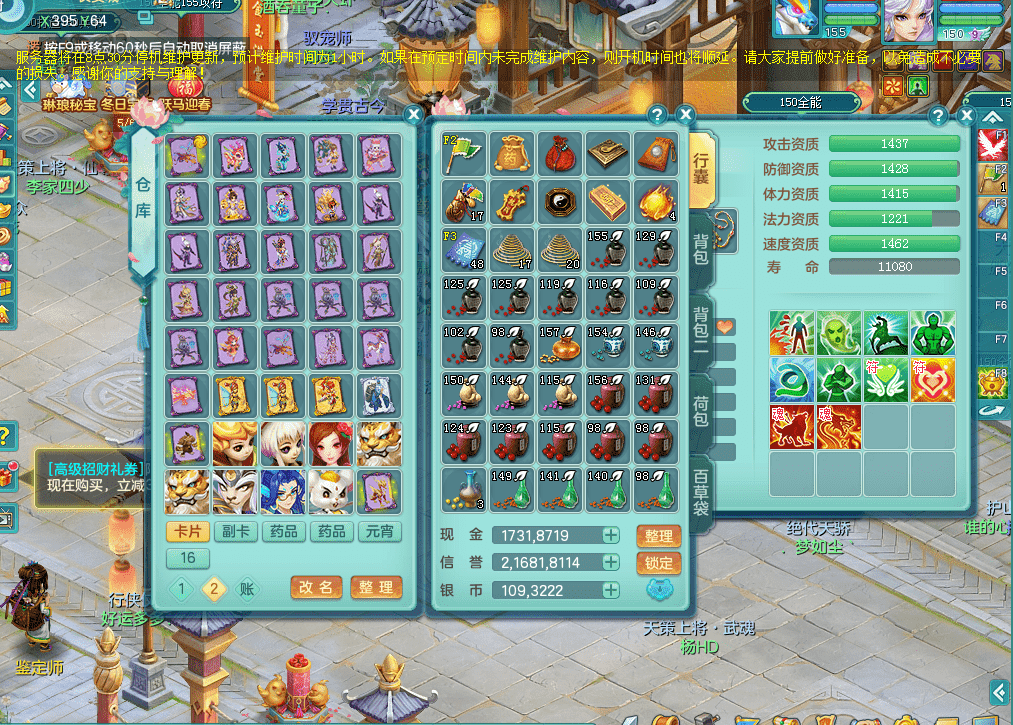Select the blue-haired character card in warehouse
This screenshot has width=1013, height=725.
click(x=283, y=491)
